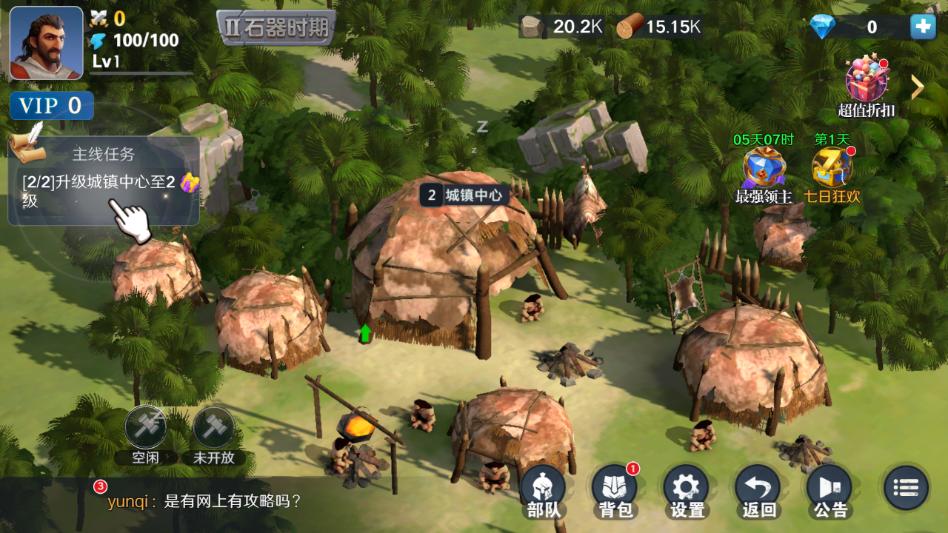Open the 设置 settings menu

click(x=687, y=492)
